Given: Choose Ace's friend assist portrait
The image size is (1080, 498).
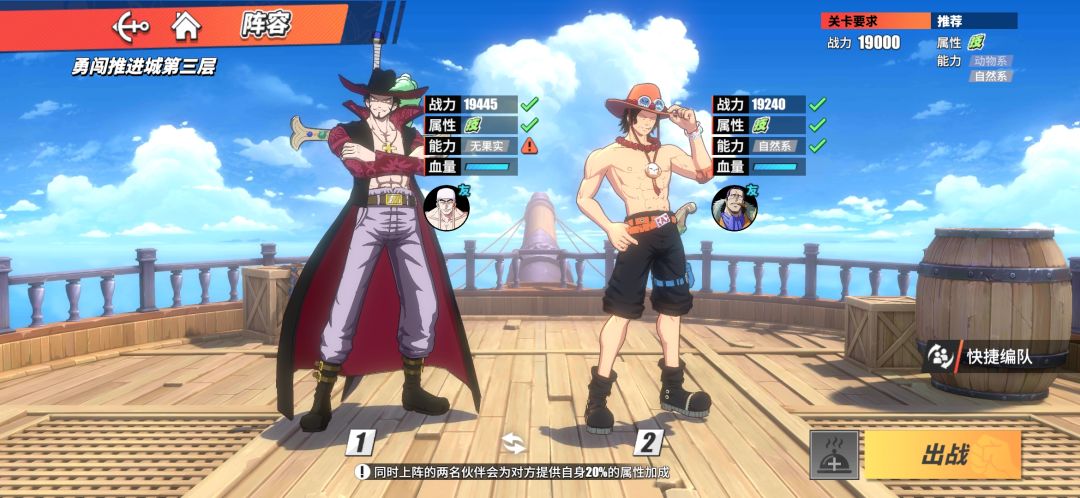Looking at the screenshot, I should 733,205.
